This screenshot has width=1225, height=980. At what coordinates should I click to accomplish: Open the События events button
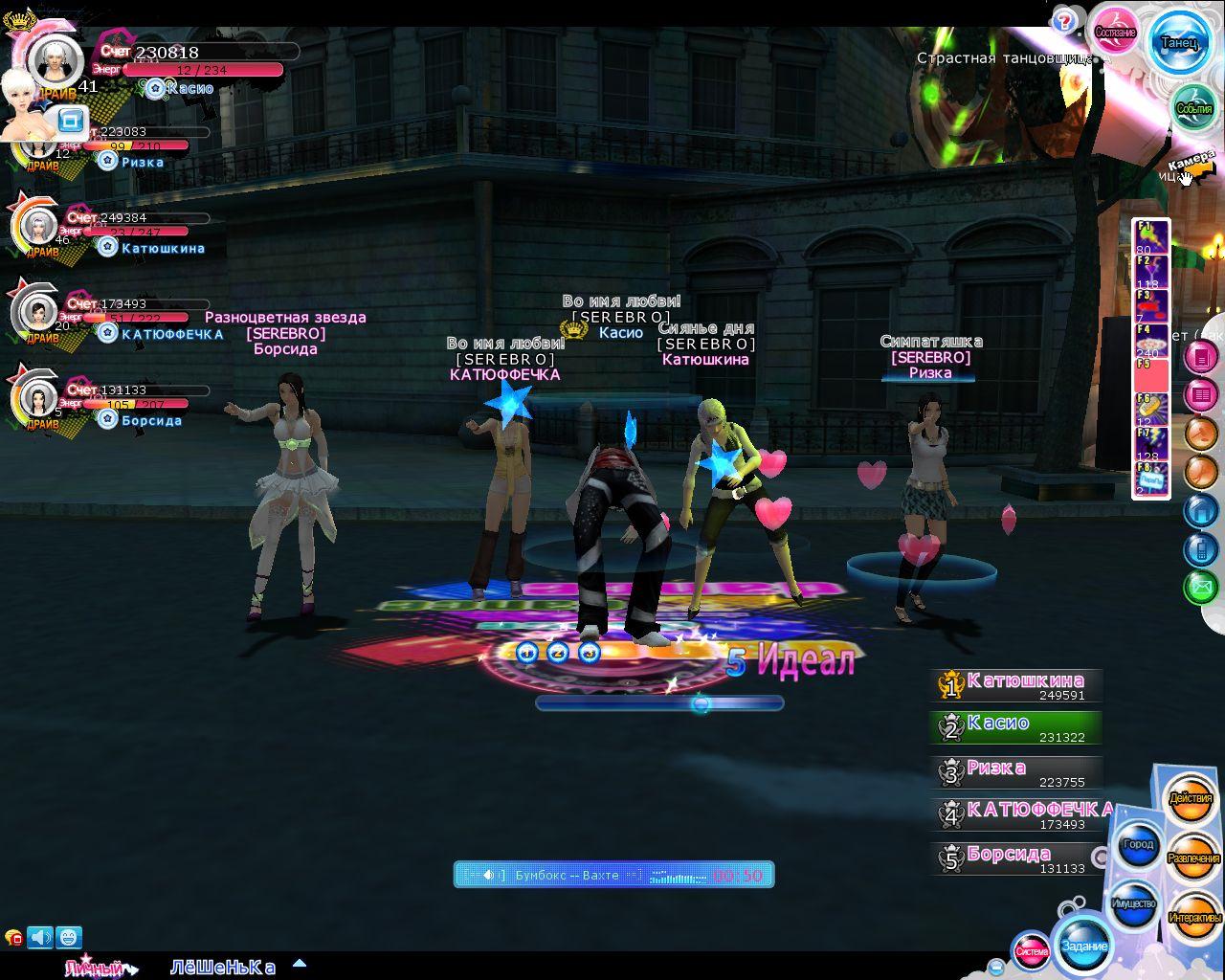(x=1193, y=108)
